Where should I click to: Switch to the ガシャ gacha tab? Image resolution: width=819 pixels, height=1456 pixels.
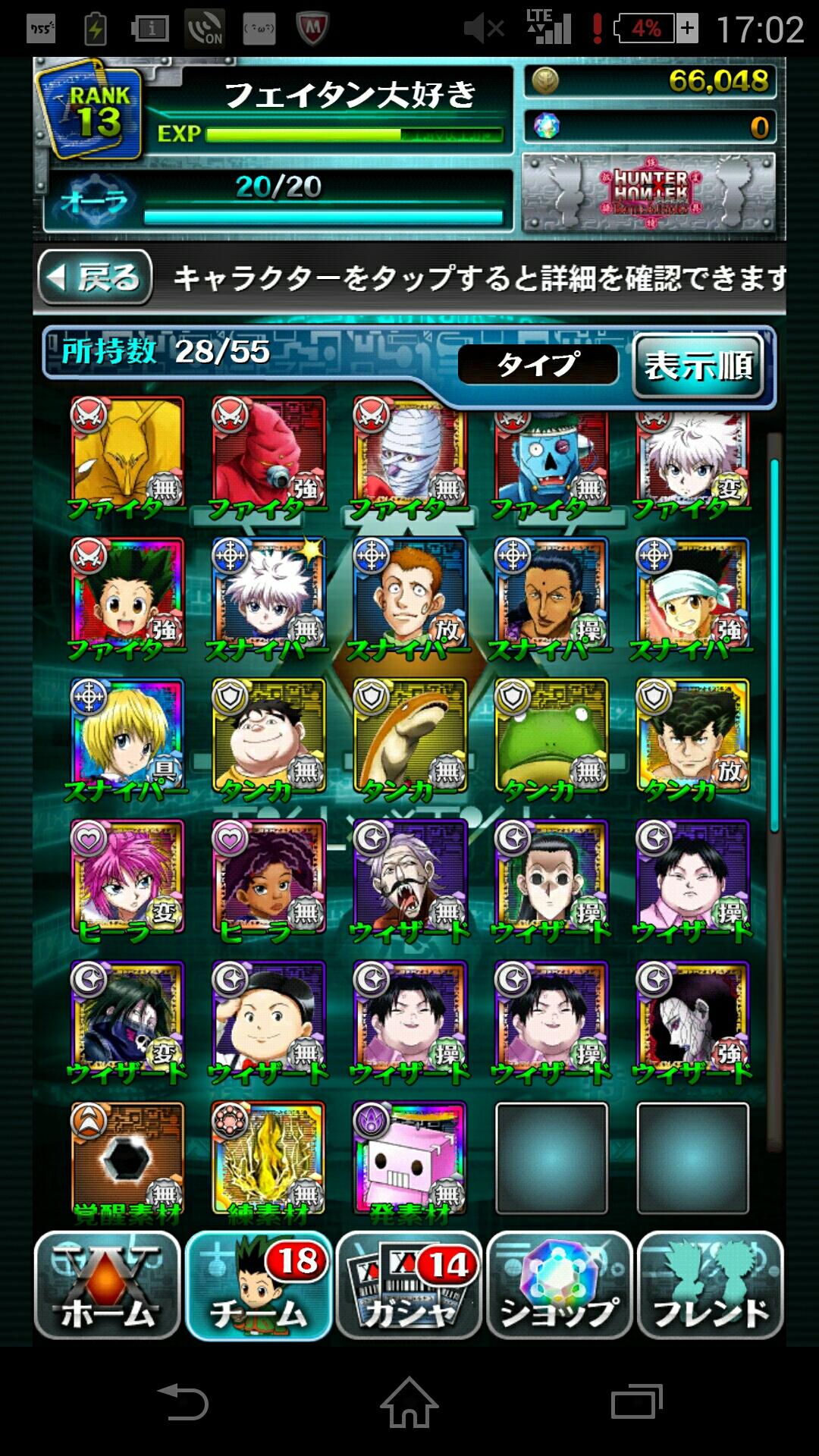[x=409, y=1285]
